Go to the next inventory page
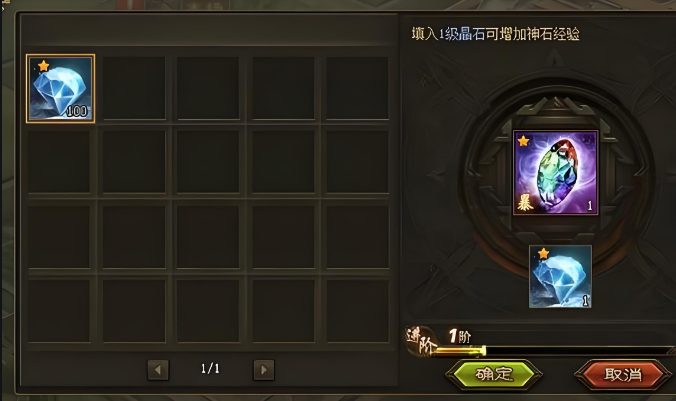The image size is (676, 401). [x=263, y=370]
